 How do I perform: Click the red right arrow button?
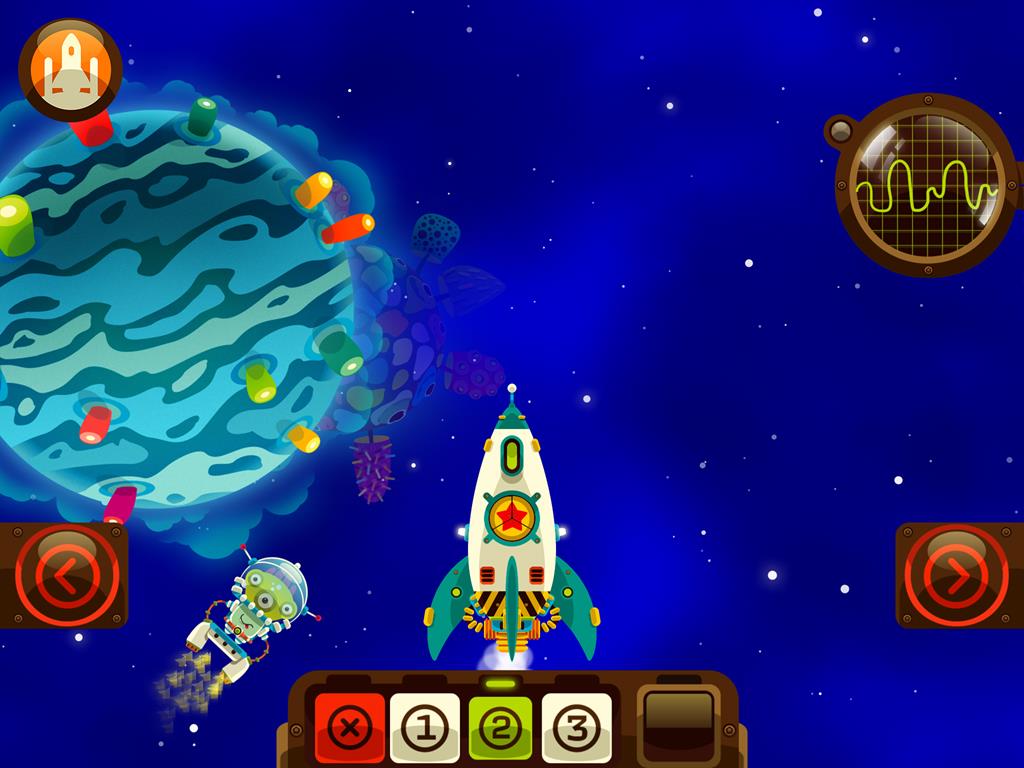point(955,575)
